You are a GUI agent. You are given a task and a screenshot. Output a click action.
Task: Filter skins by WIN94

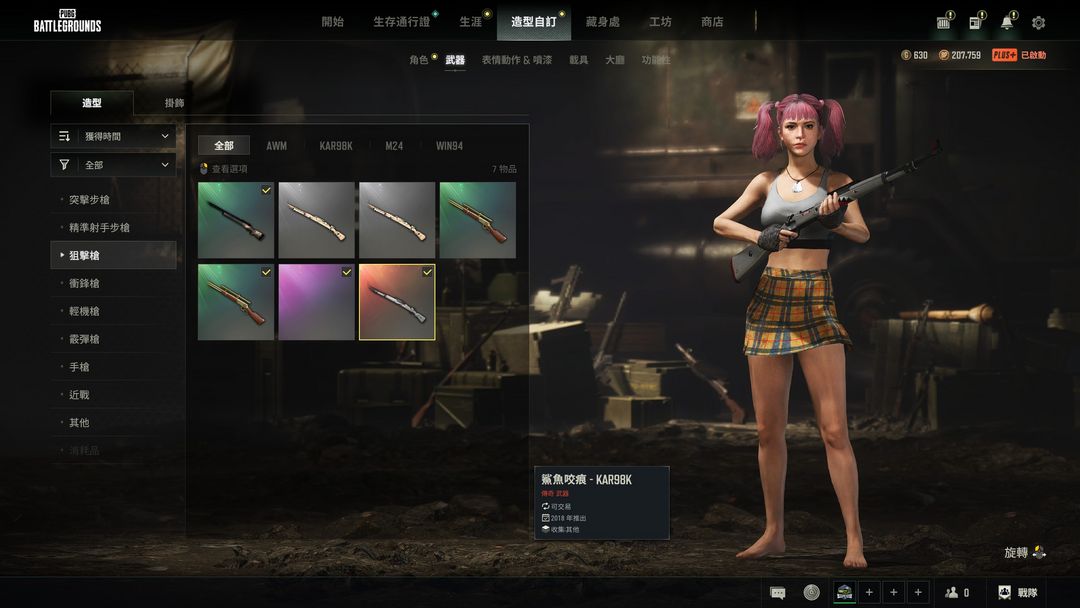tap(449, 146)
